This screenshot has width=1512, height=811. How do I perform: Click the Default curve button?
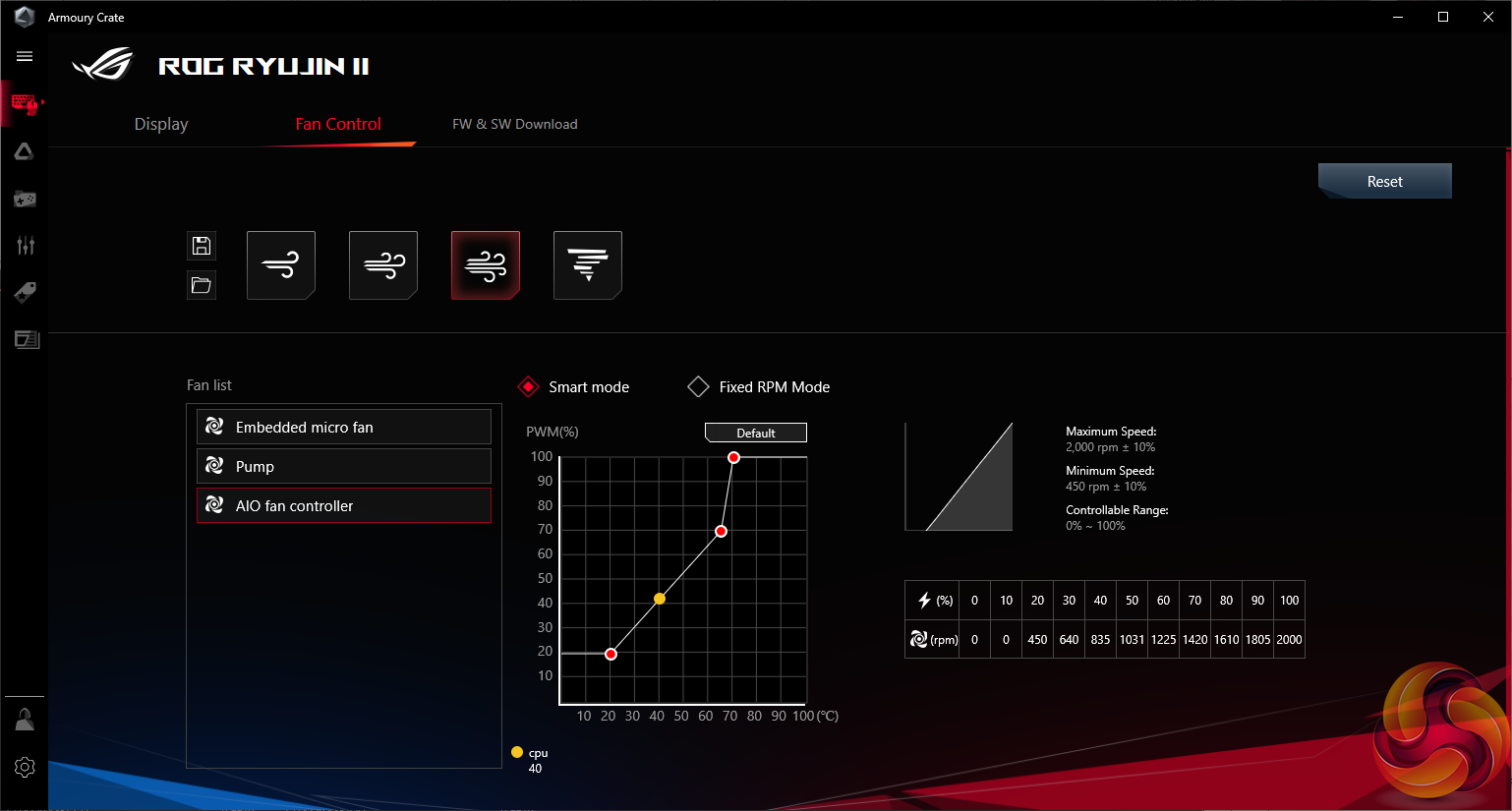[755, 433]
